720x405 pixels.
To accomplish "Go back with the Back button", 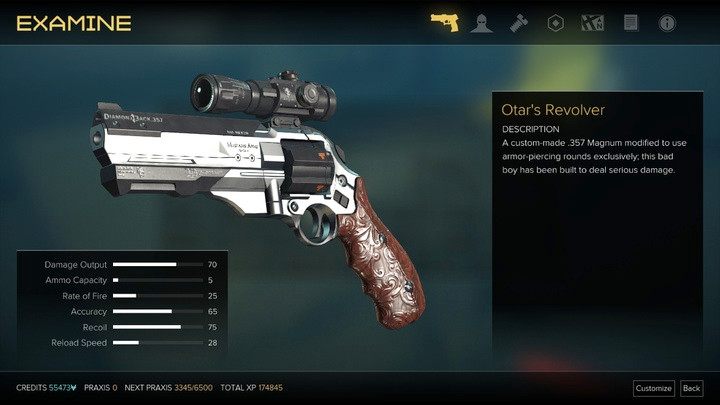I will coord(691,388).
